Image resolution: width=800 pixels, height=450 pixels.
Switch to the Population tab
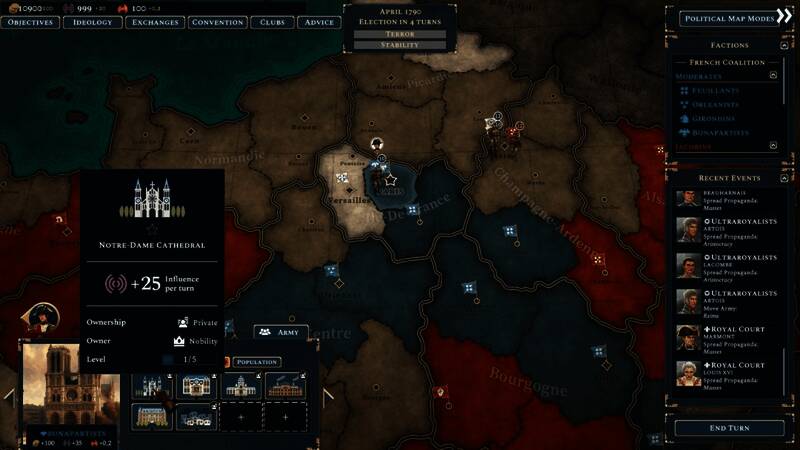click(x=257, y=362)
